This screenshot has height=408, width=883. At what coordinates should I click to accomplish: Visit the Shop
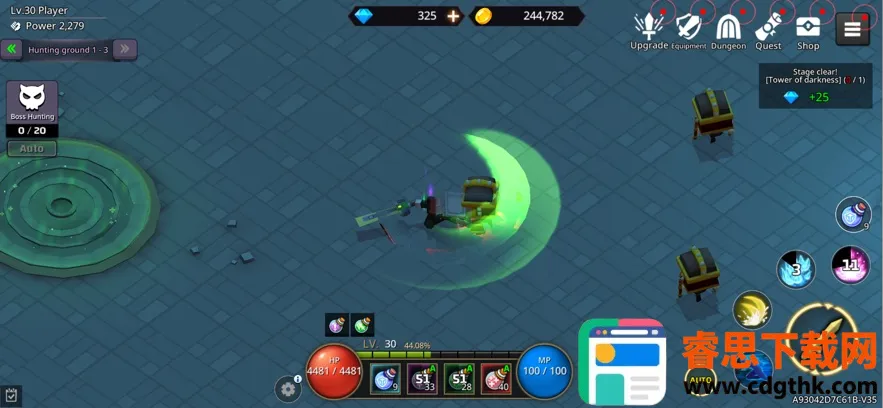(808, 29)
